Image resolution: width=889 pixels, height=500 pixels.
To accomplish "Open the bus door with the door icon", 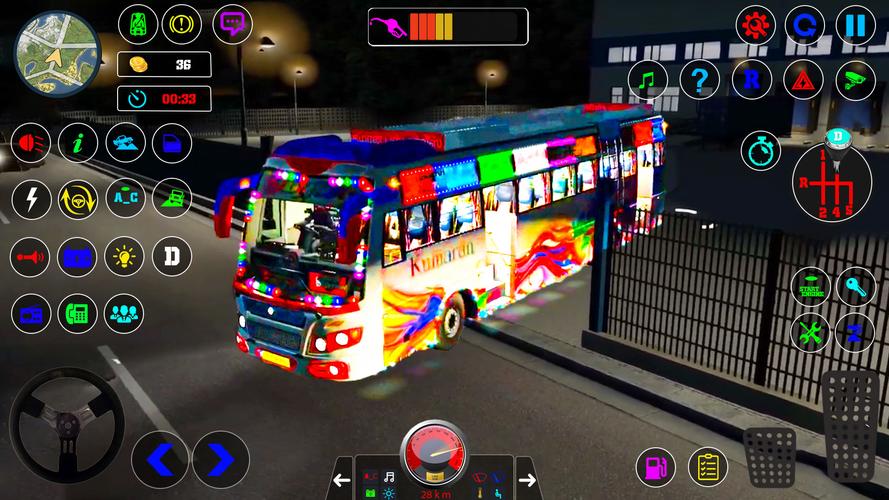I will pyautogui.click(x=172, y=143).
